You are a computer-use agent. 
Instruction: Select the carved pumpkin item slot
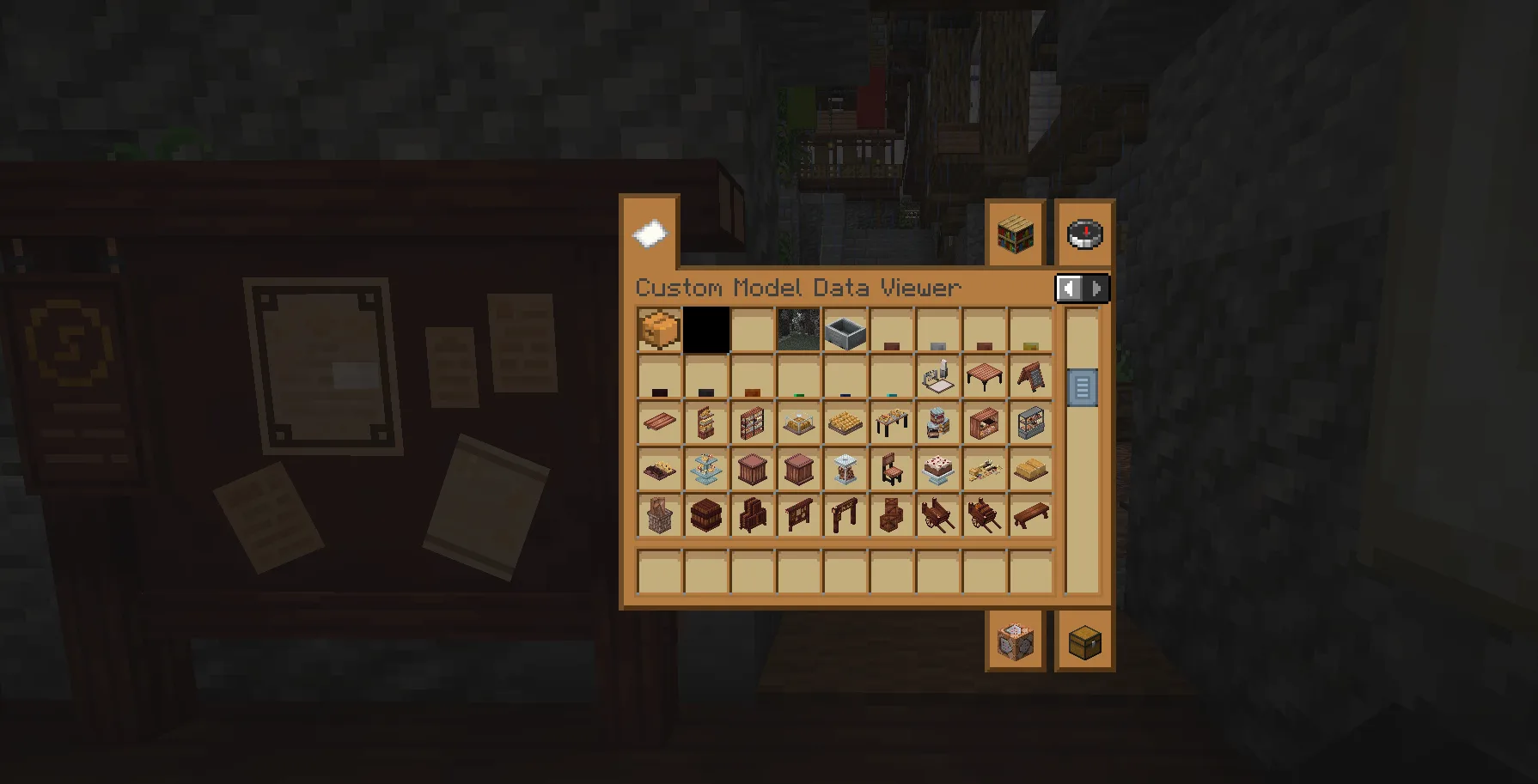(x=659, y=331)
